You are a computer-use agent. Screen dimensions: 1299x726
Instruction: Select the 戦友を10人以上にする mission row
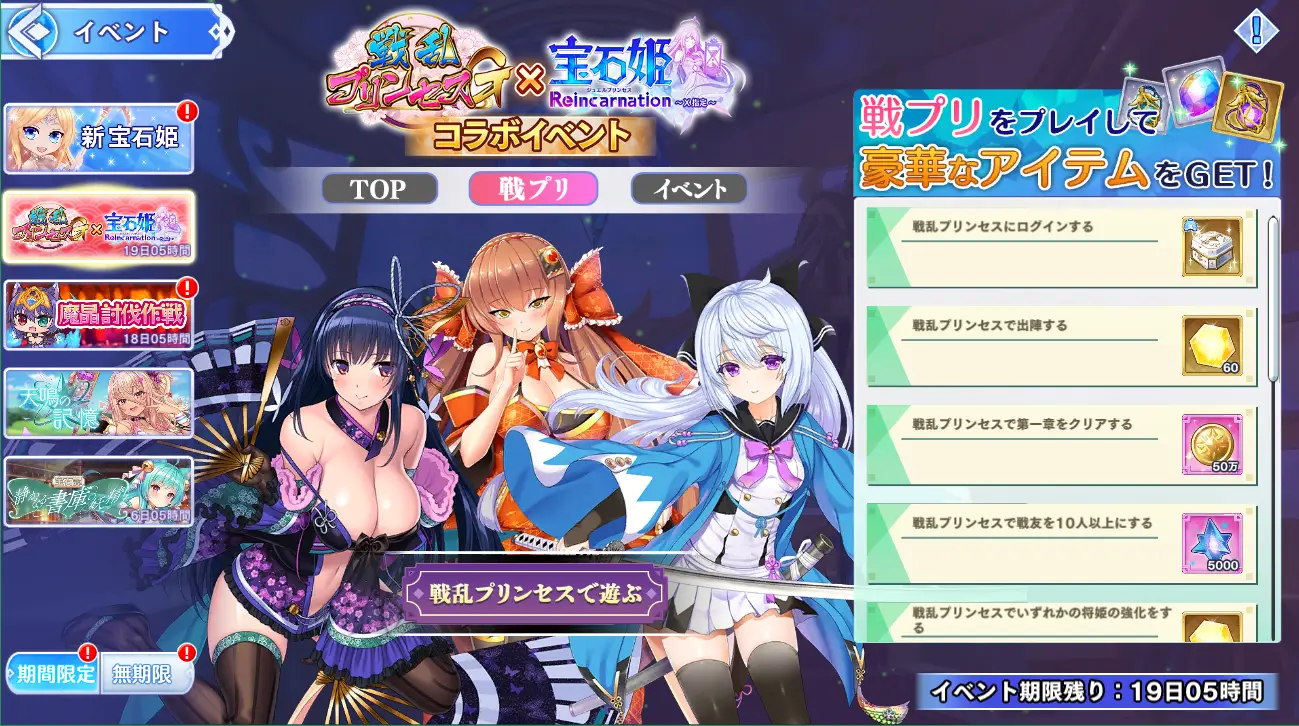[x=1030, y=543]
